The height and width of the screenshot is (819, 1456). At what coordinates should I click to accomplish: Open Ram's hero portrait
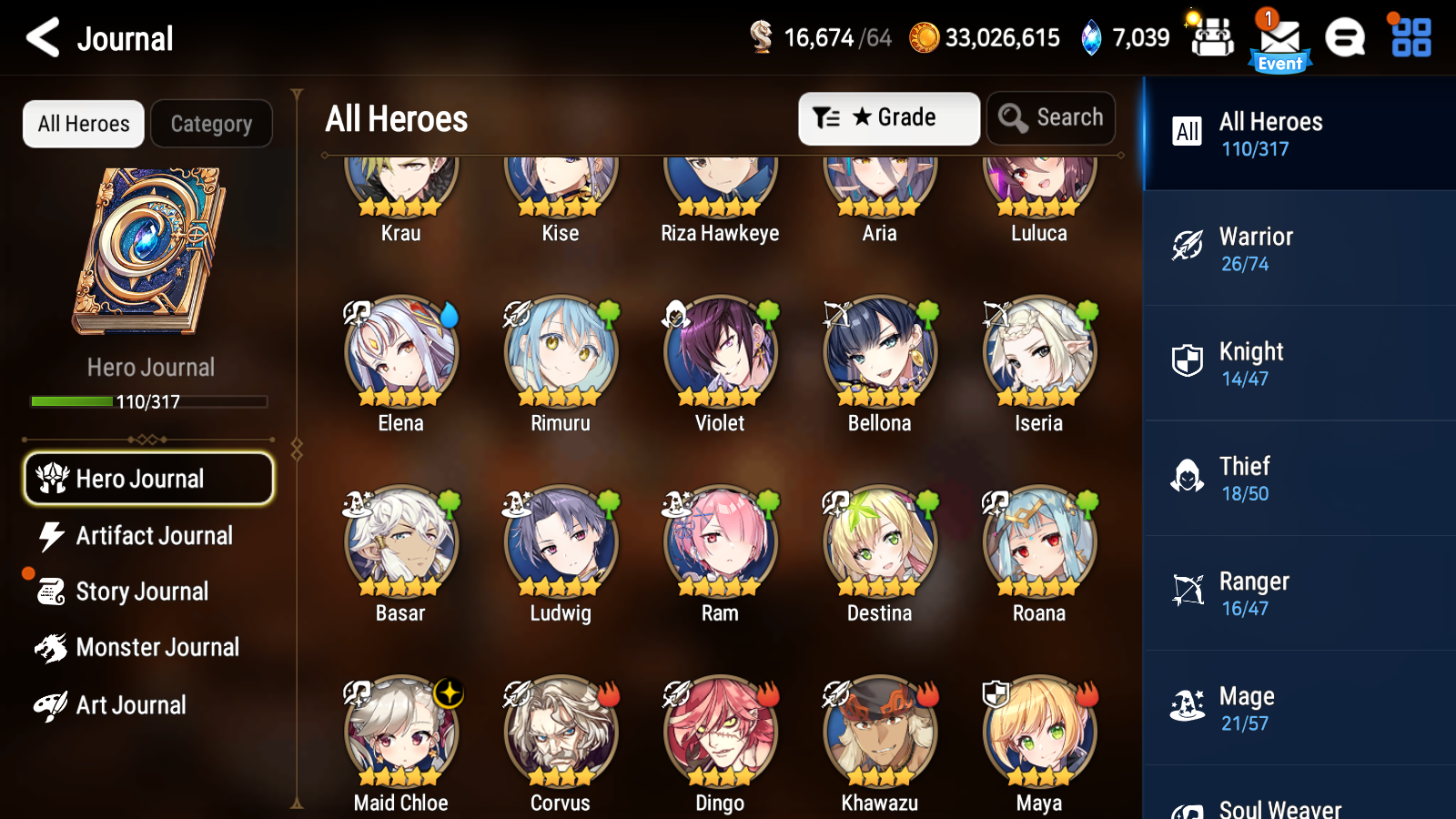tap(719, 541)
